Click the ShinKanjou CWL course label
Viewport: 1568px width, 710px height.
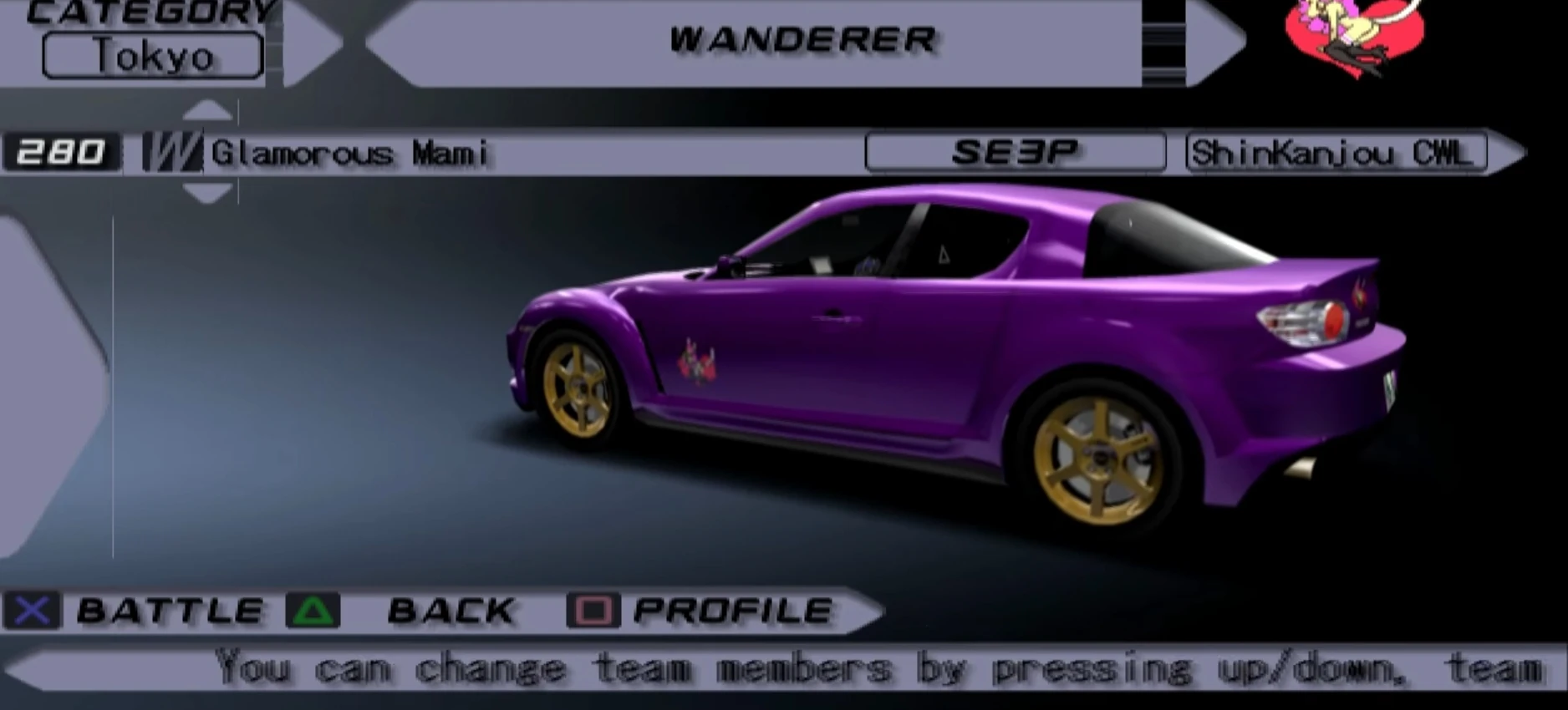[x=1335, y=153]
